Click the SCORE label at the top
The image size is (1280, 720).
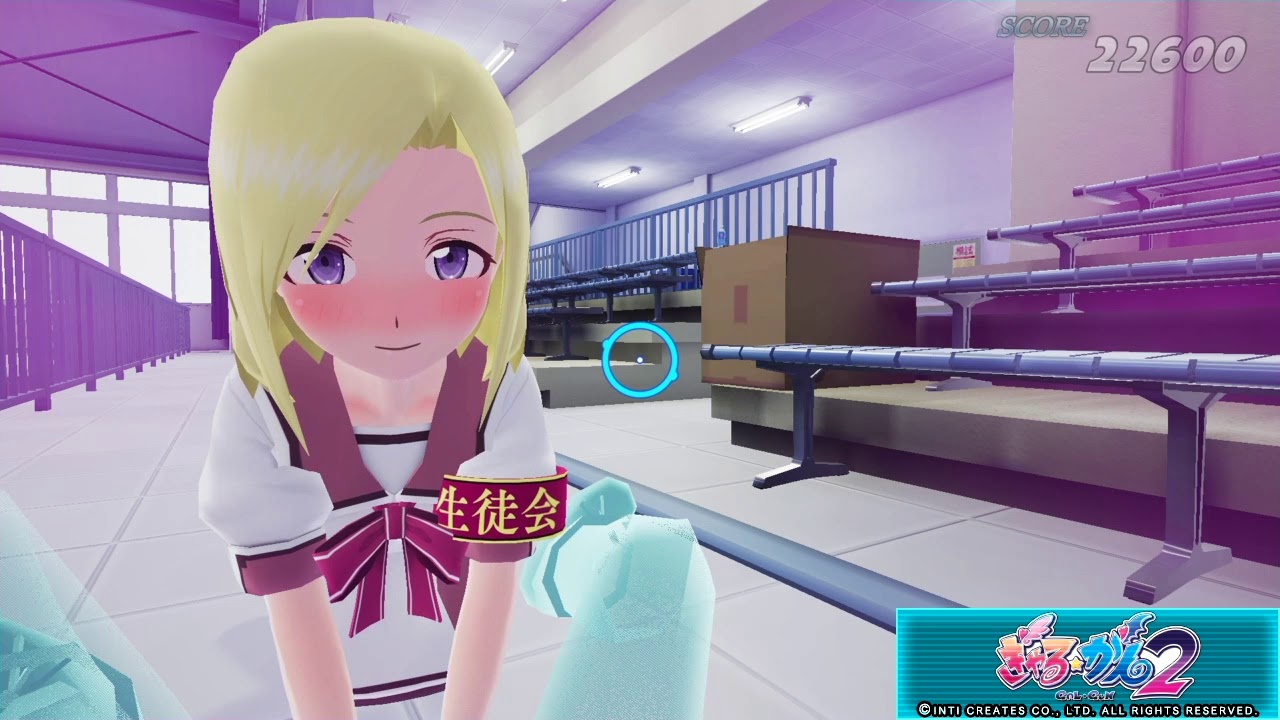[x=1043, y=25]
